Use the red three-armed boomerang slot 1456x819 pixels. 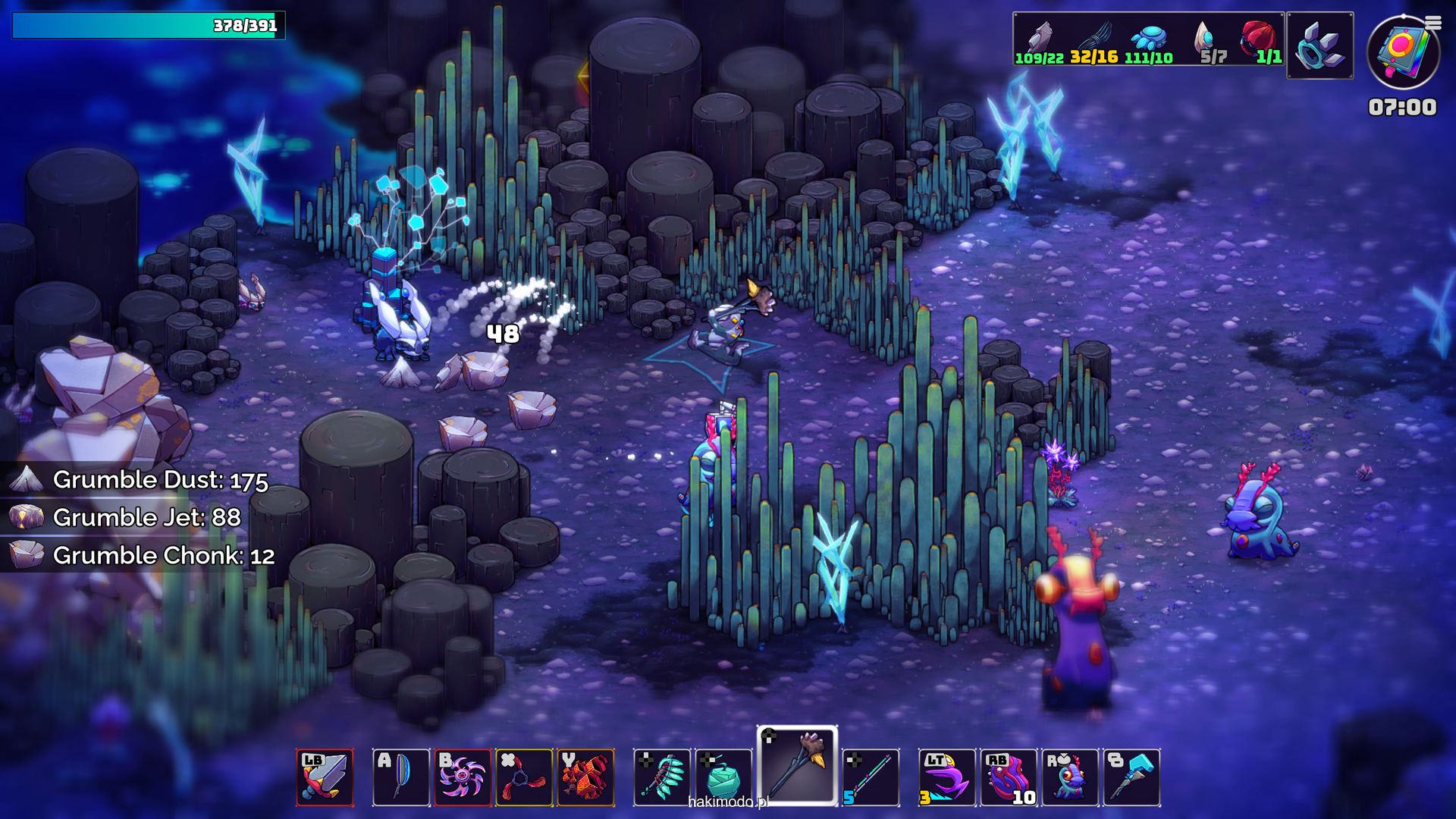pyautogui.click(x=524, y=777)
